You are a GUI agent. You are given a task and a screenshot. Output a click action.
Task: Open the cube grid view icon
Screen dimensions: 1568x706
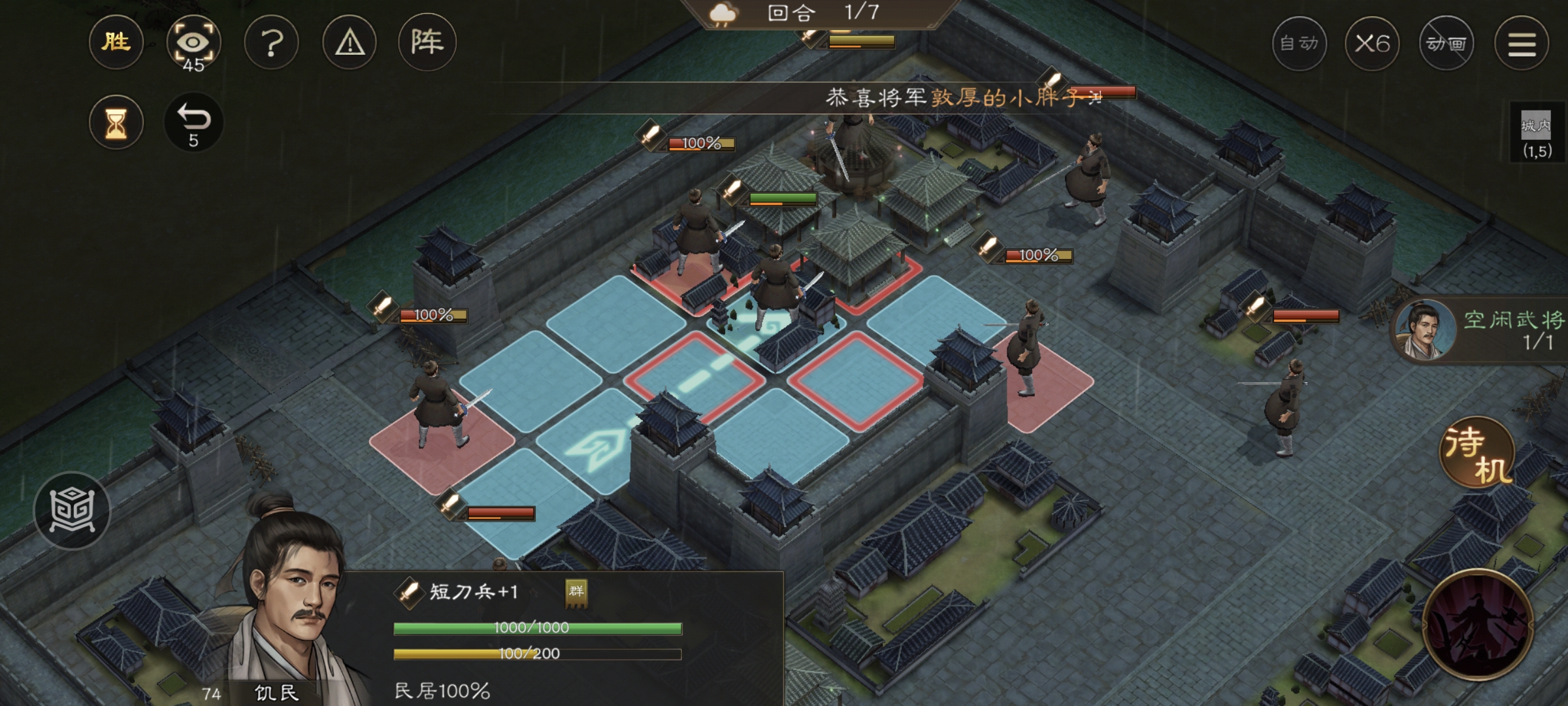click(x=72, y=511)
